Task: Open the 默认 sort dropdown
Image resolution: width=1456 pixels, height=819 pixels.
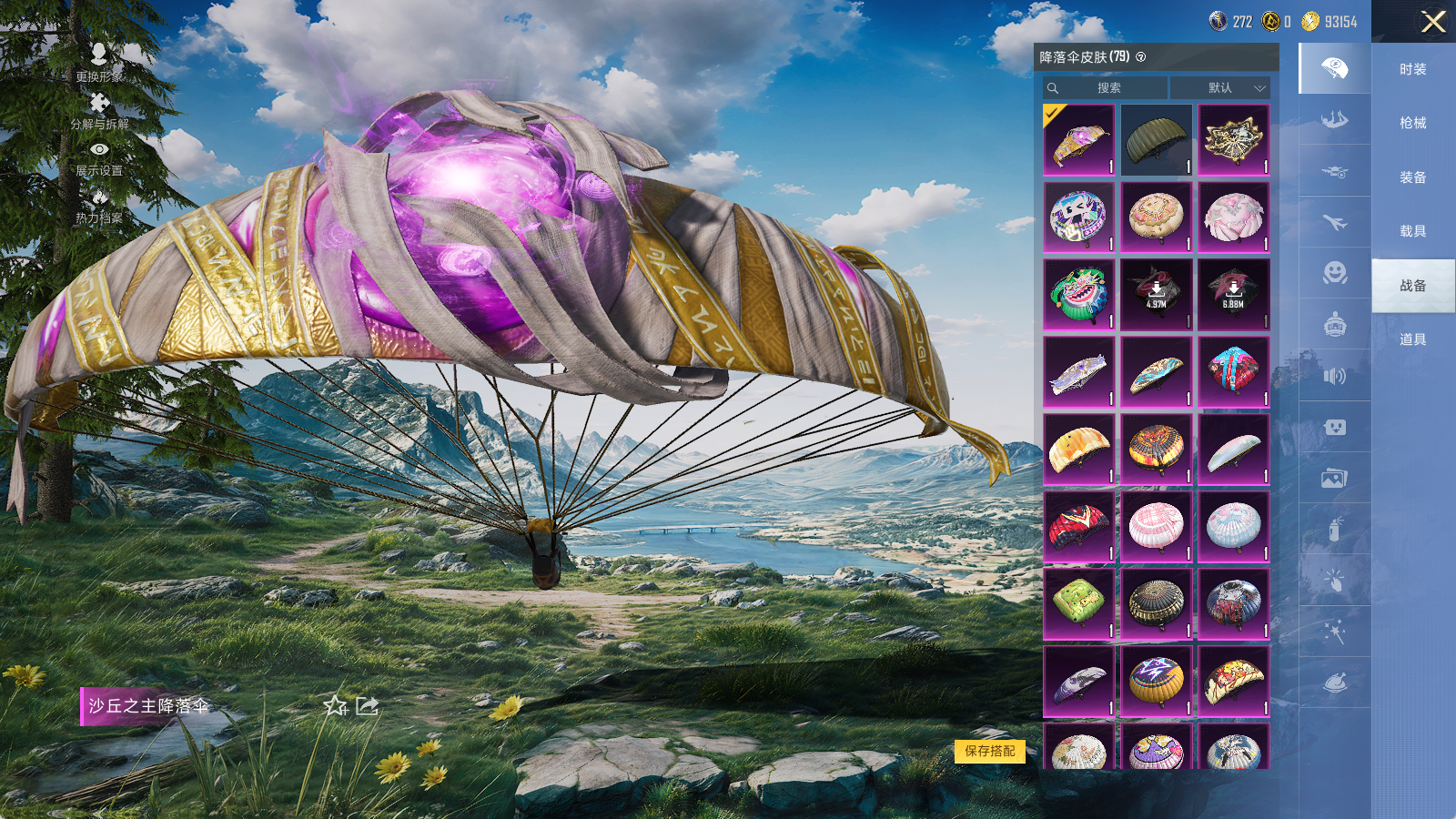Action: pyautogui.click(x=1220, y=88)
